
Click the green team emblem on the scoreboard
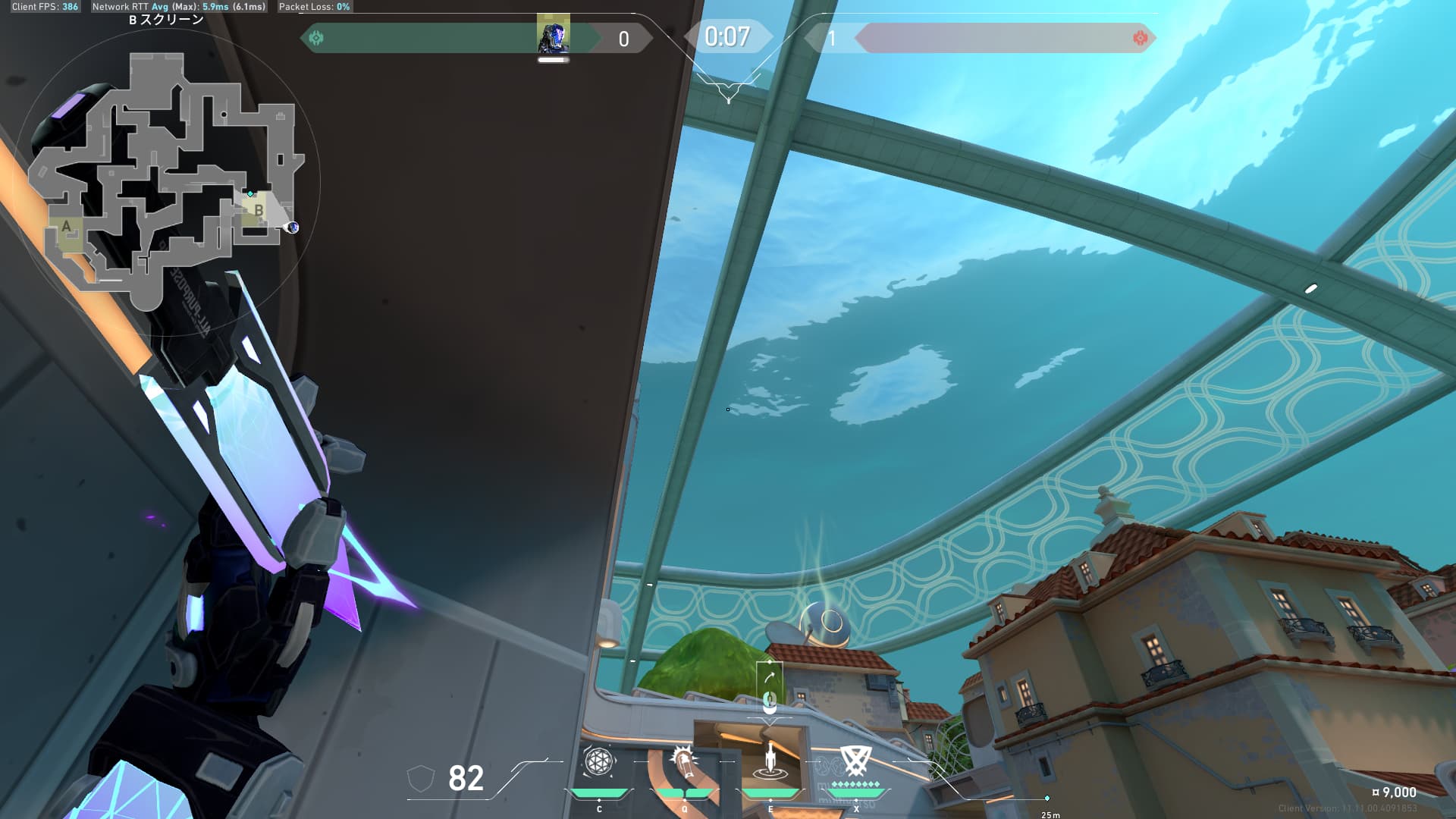click(x=316, y=38)
